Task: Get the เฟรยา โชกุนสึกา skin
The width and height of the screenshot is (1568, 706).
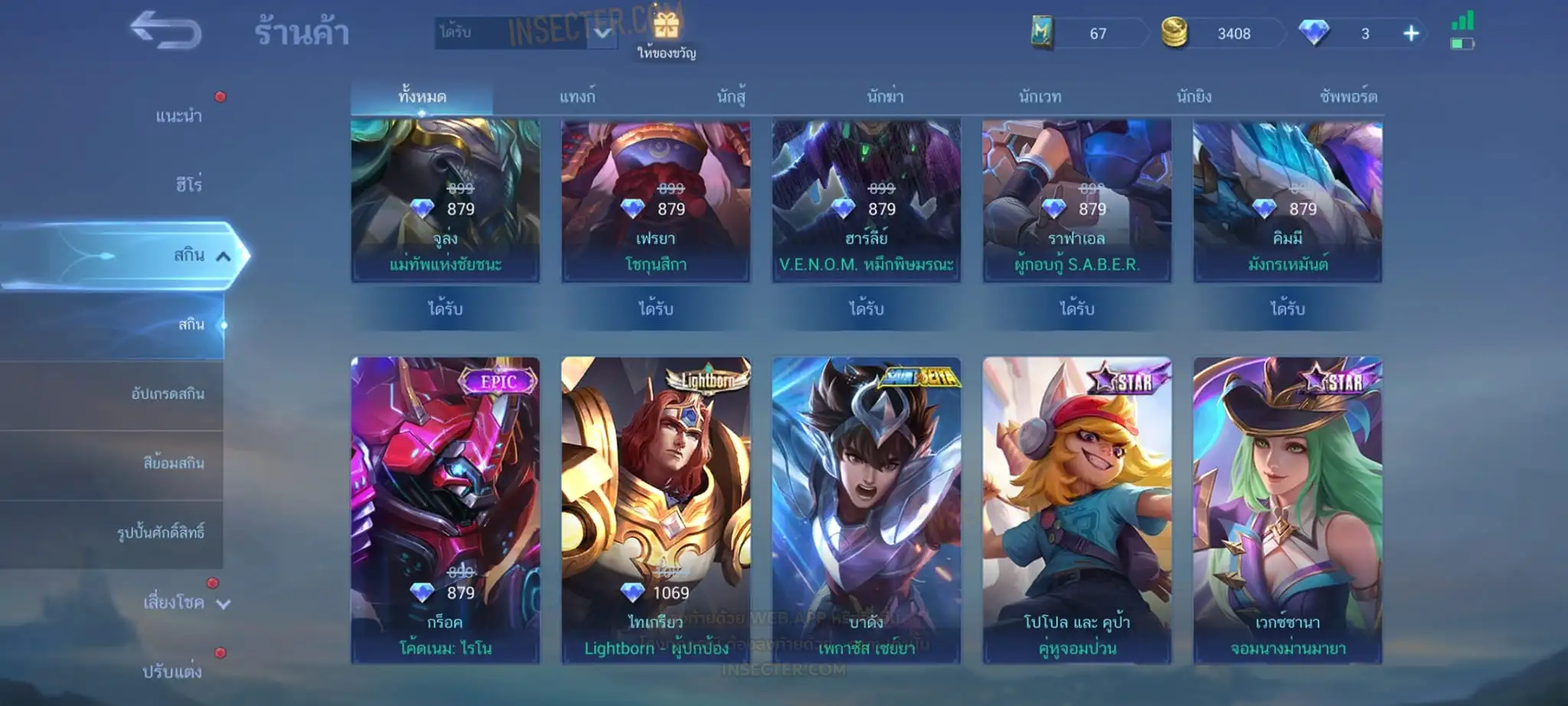Action: pos(655,309)
